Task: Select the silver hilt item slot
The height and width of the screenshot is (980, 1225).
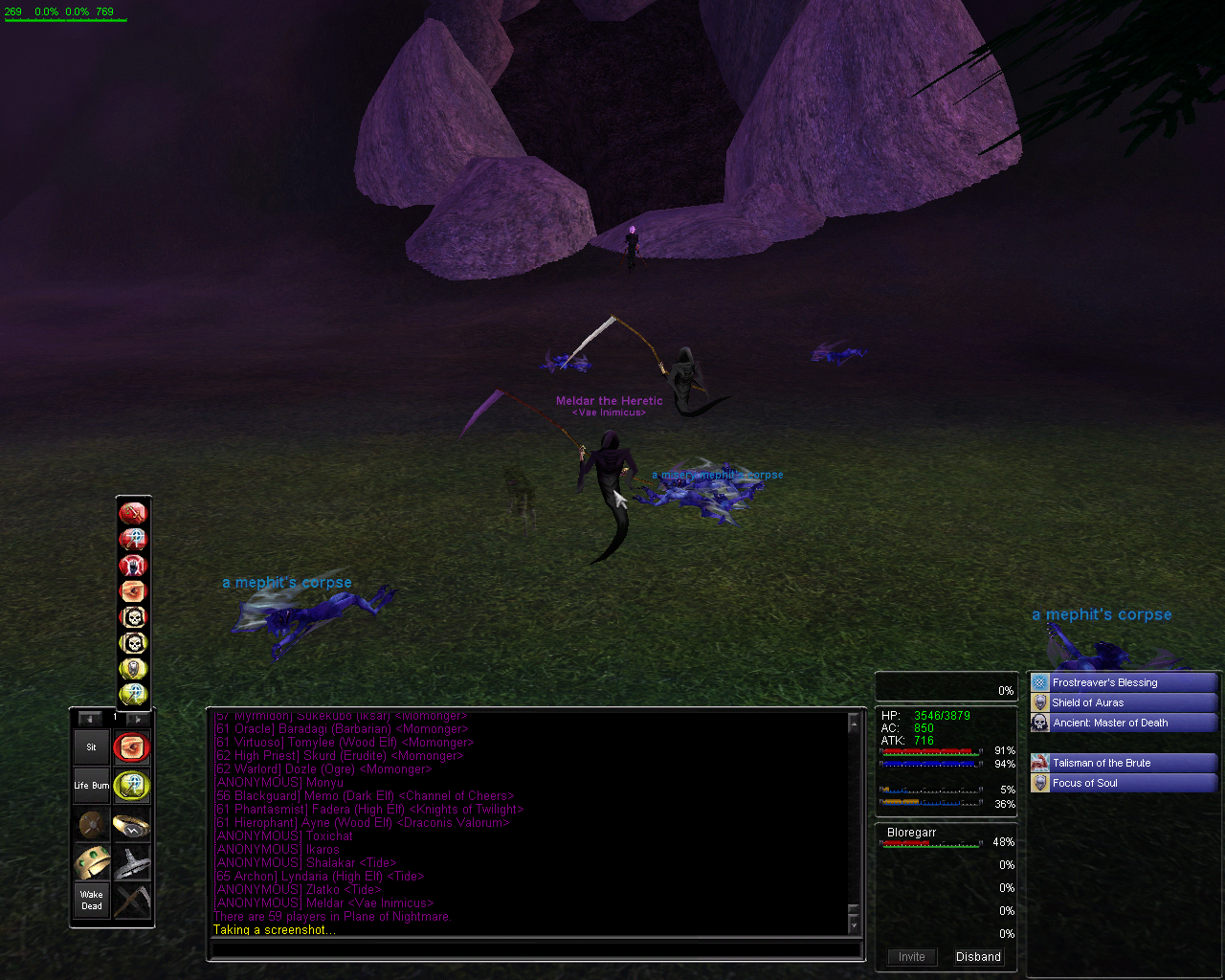Action: [132, 862]
